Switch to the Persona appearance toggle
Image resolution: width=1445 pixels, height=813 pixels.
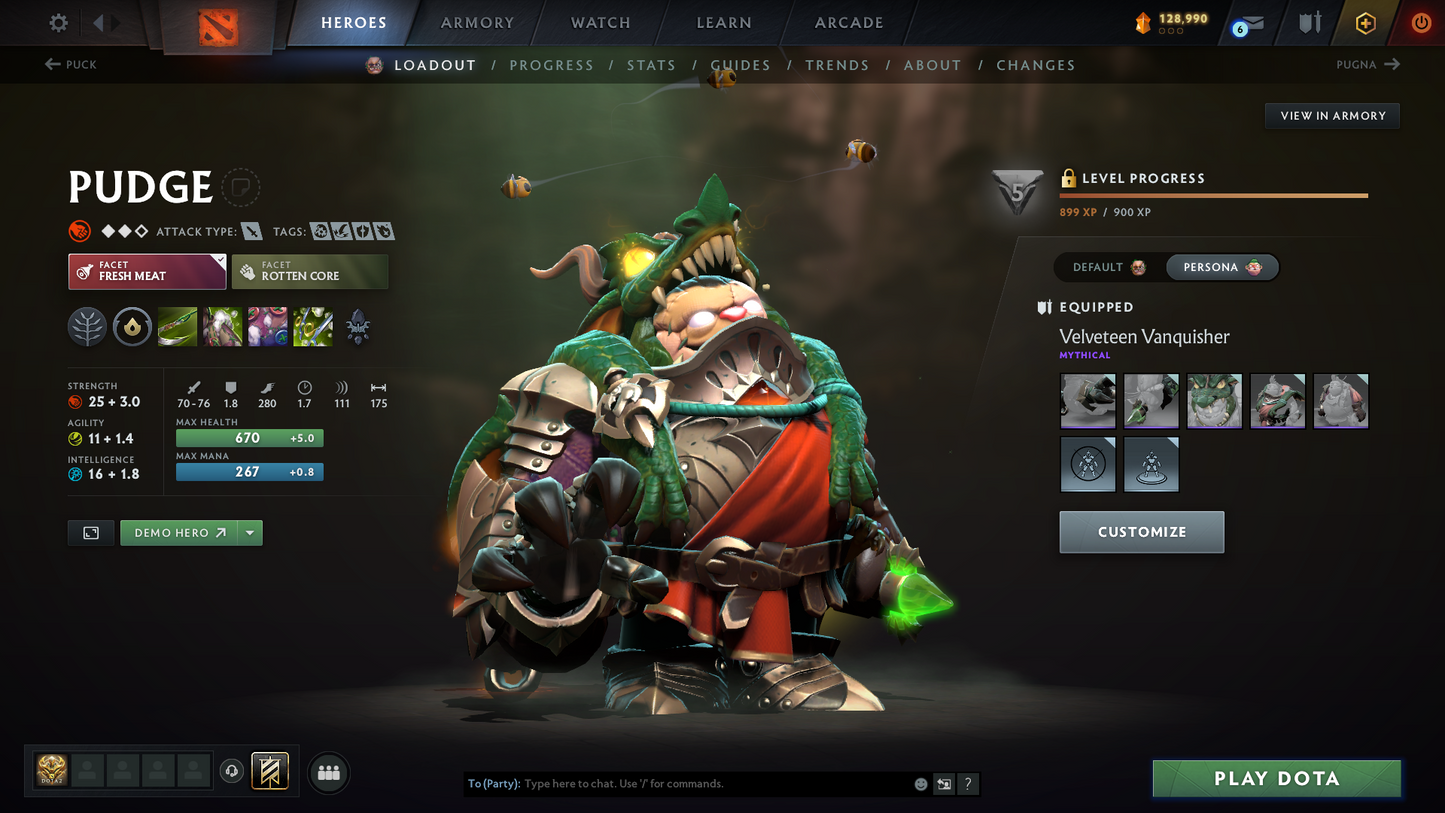1221,267
